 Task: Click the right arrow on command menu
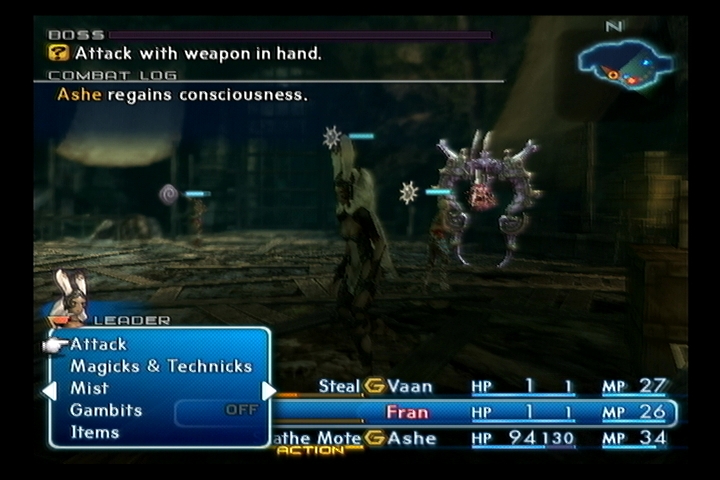point(269,391)
